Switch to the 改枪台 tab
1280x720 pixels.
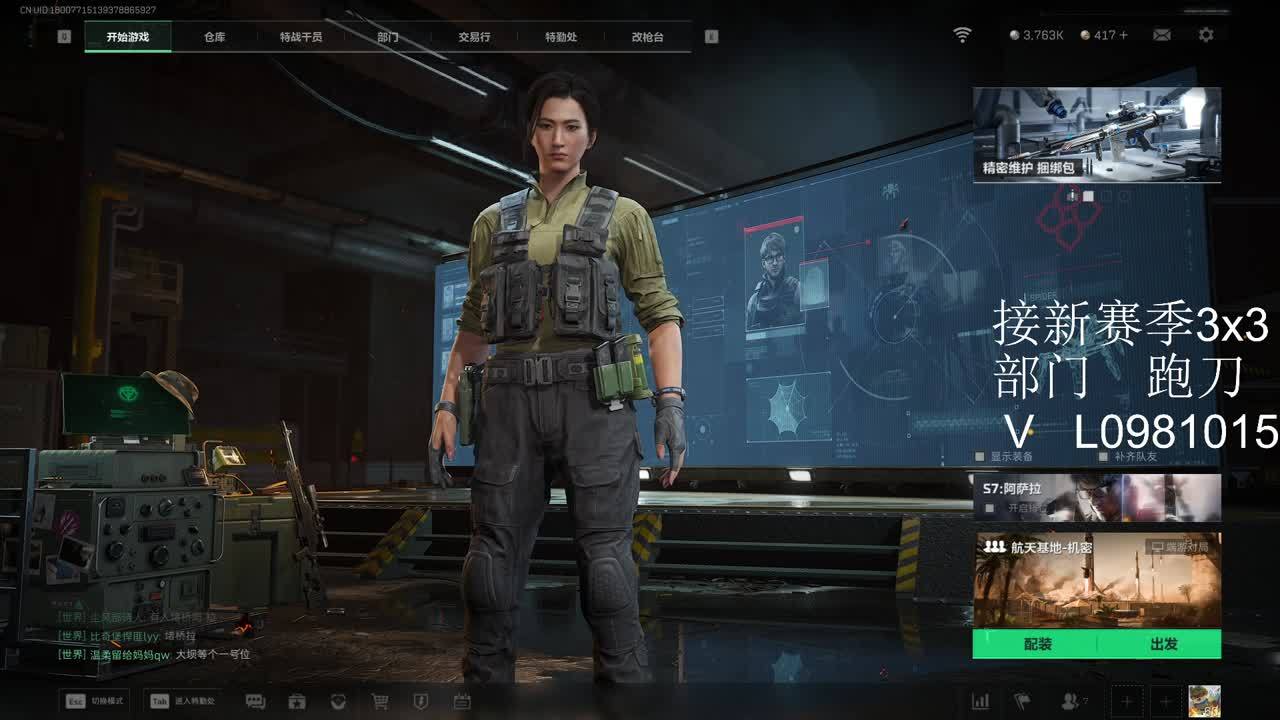point(647,37)
